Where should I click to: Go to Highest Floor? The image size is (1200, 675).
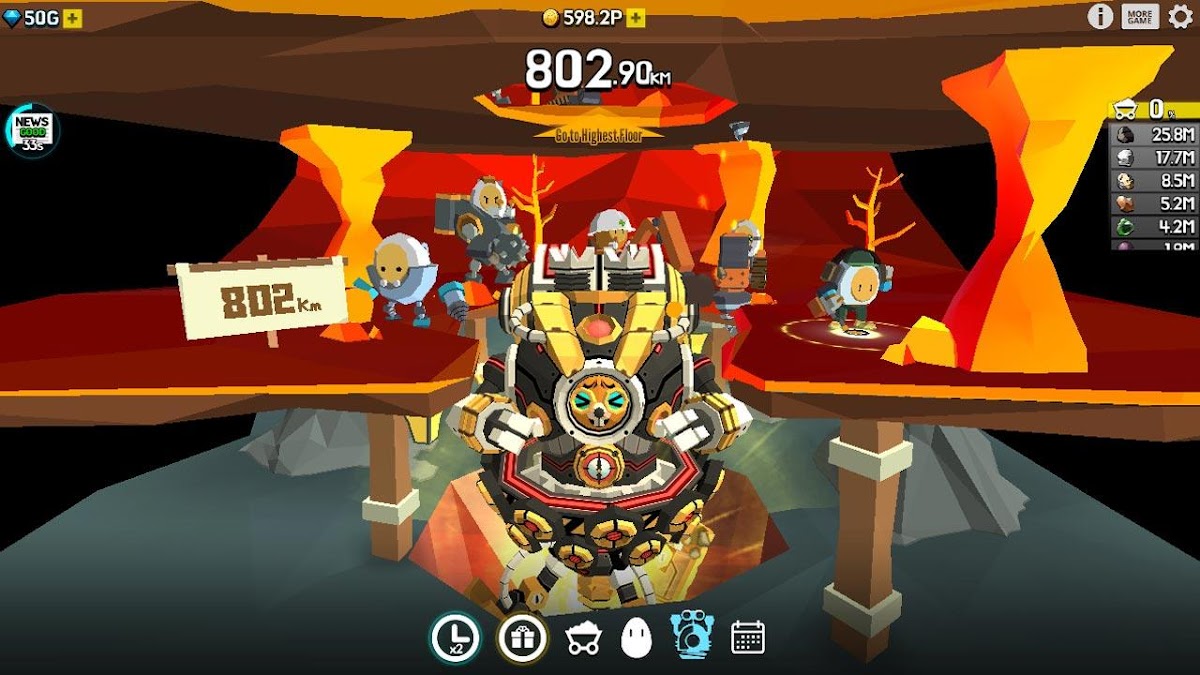(598, 135)
